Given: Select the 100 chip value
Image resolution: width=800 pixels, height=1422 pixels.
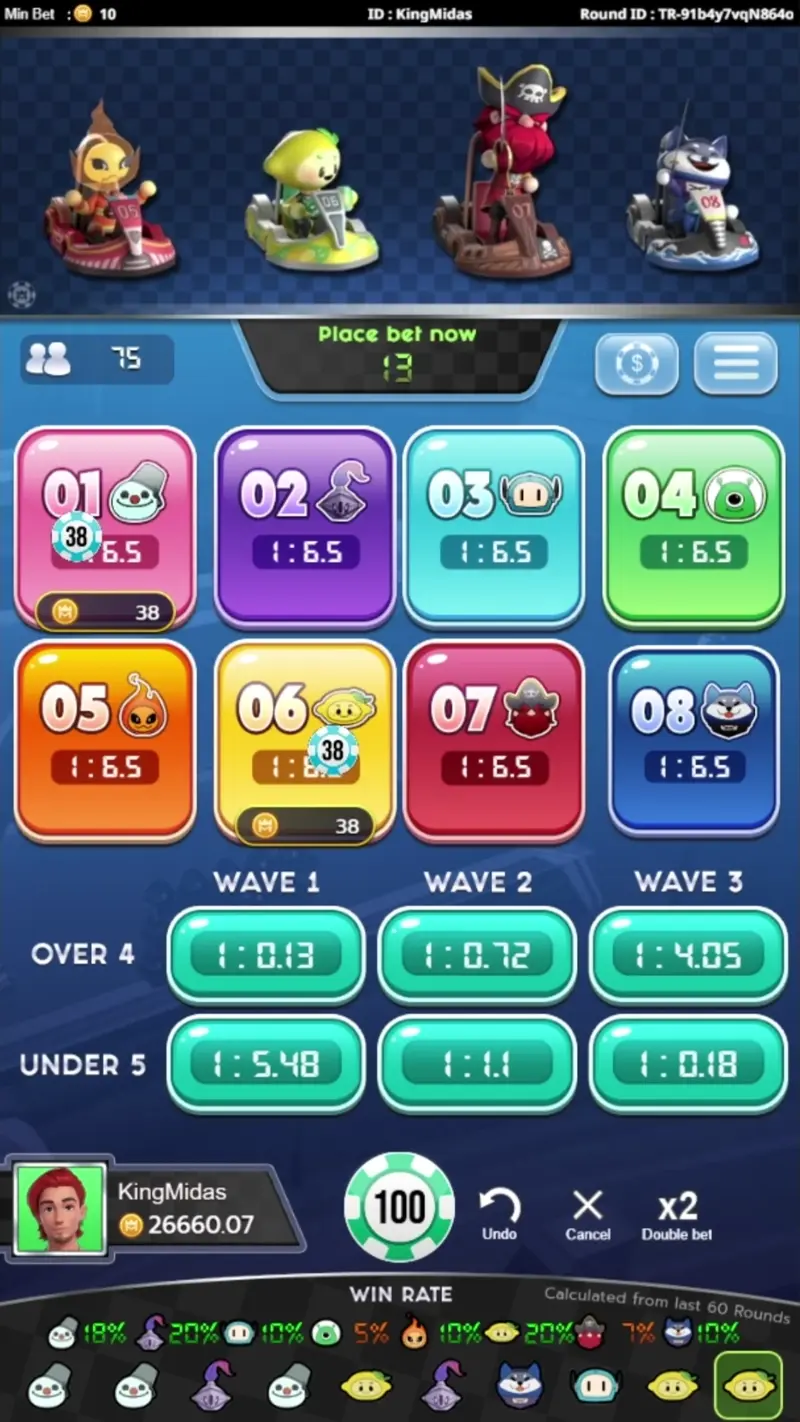Looking at the screenshot, I should [x=399, y=1207].
